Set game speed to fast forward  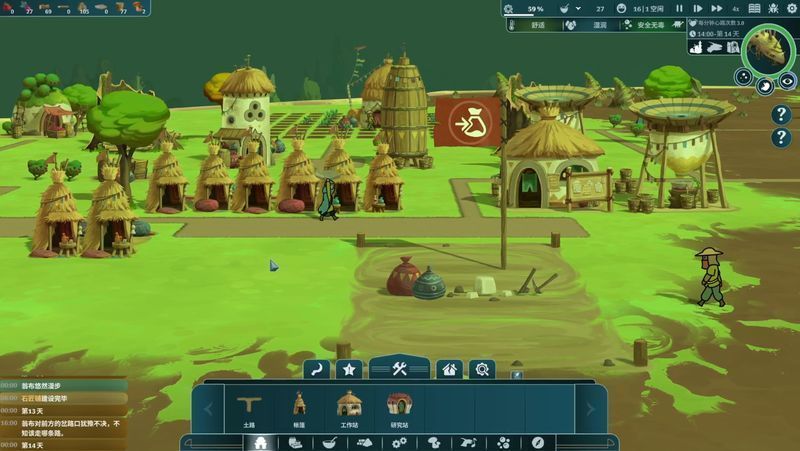716,8
